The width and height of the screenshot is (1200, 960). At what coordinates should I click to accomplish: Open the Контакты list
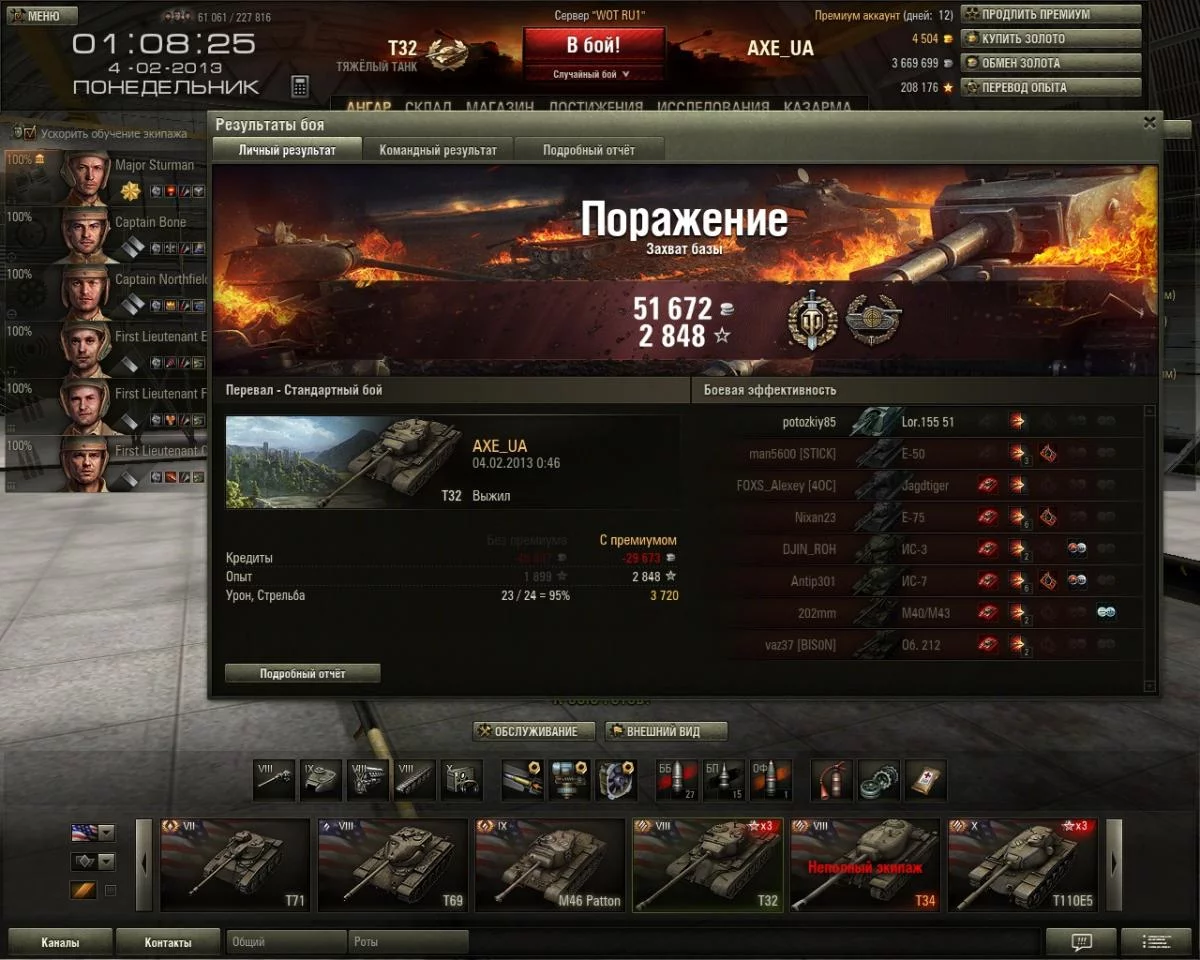click(x=168, y=942)
